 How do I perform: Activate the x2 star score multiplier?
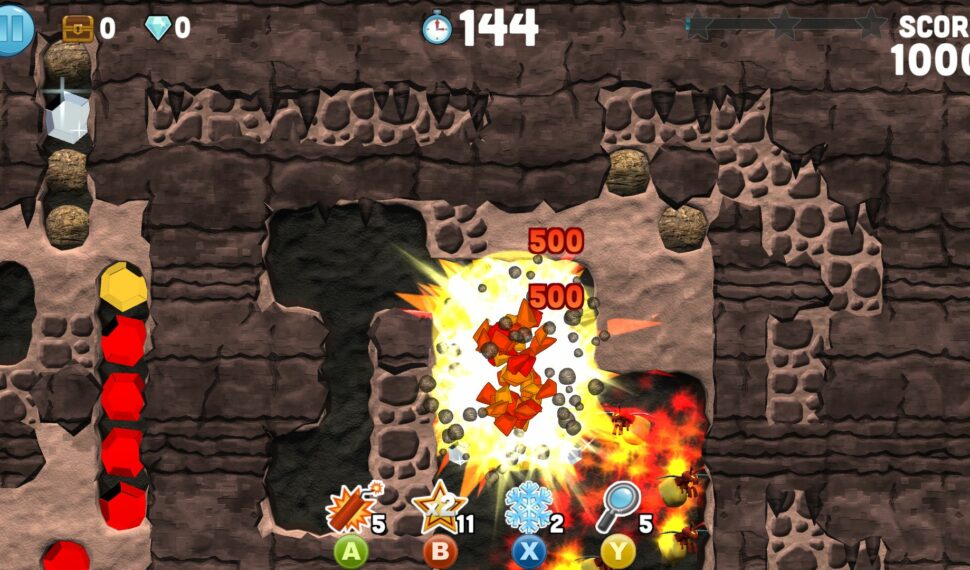point(436,508)
